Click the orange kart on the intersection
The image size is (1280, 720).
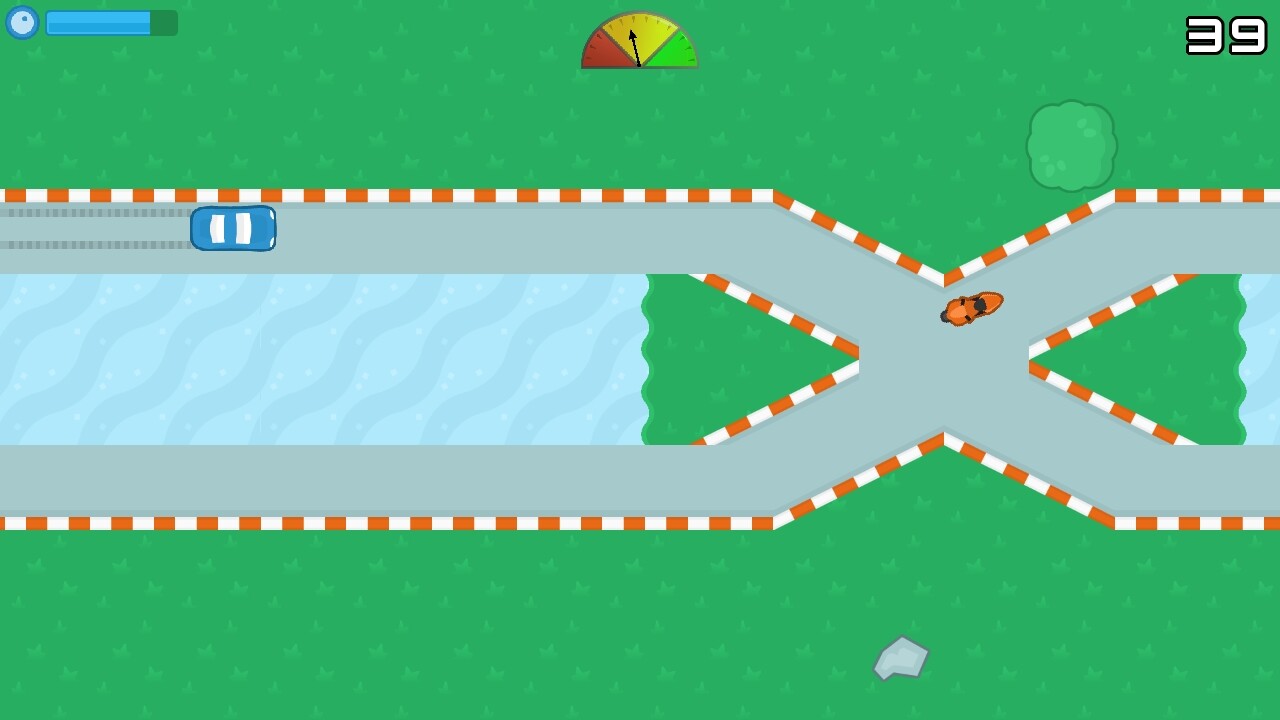970,308
